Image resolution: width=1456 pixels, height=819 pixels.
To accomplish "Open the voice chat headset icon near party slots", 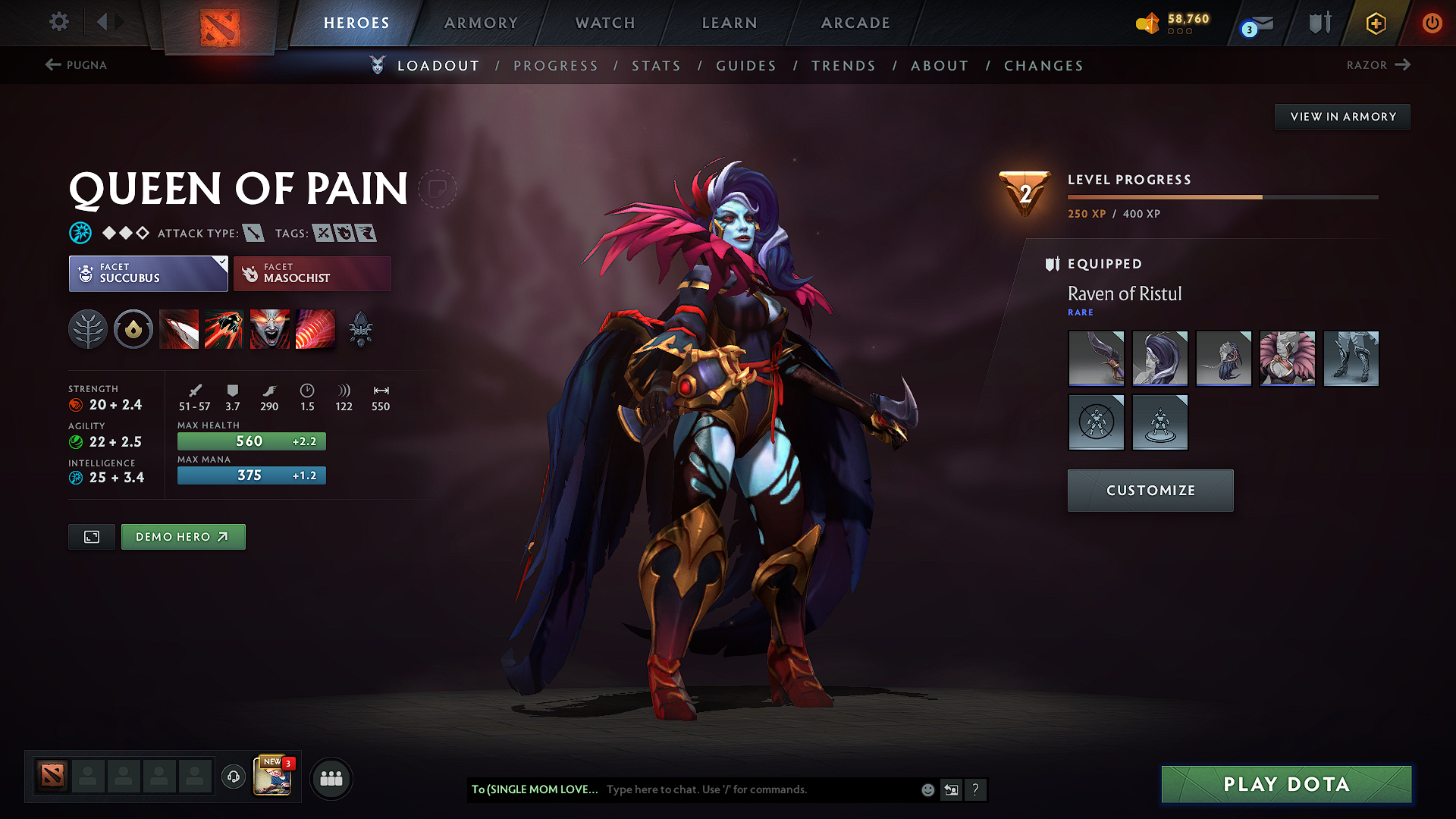I will [x=233, y=777].
